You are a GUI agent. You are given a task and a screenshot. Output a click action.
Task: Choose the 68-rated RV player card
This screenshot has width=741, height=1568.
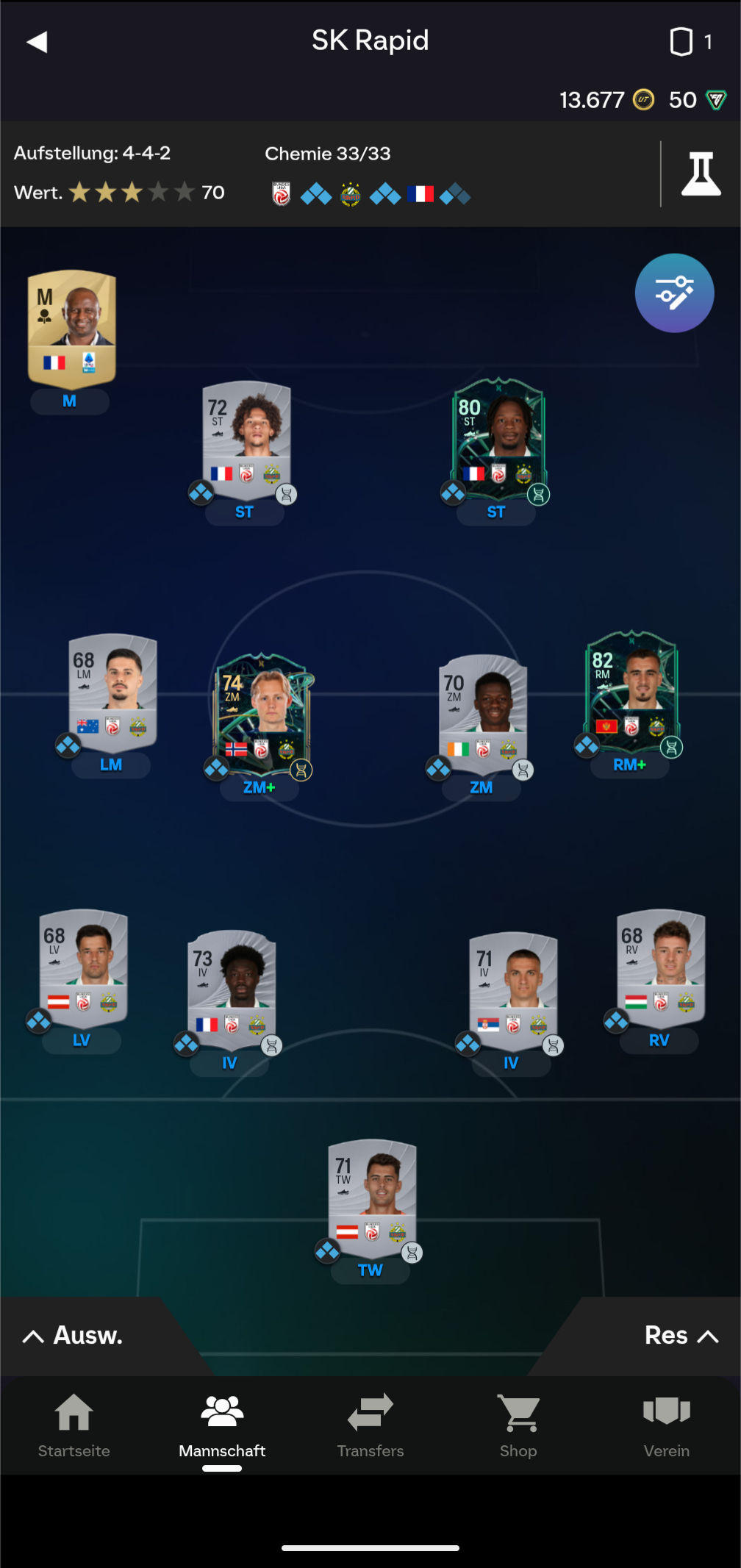click(x=660, y=964)
